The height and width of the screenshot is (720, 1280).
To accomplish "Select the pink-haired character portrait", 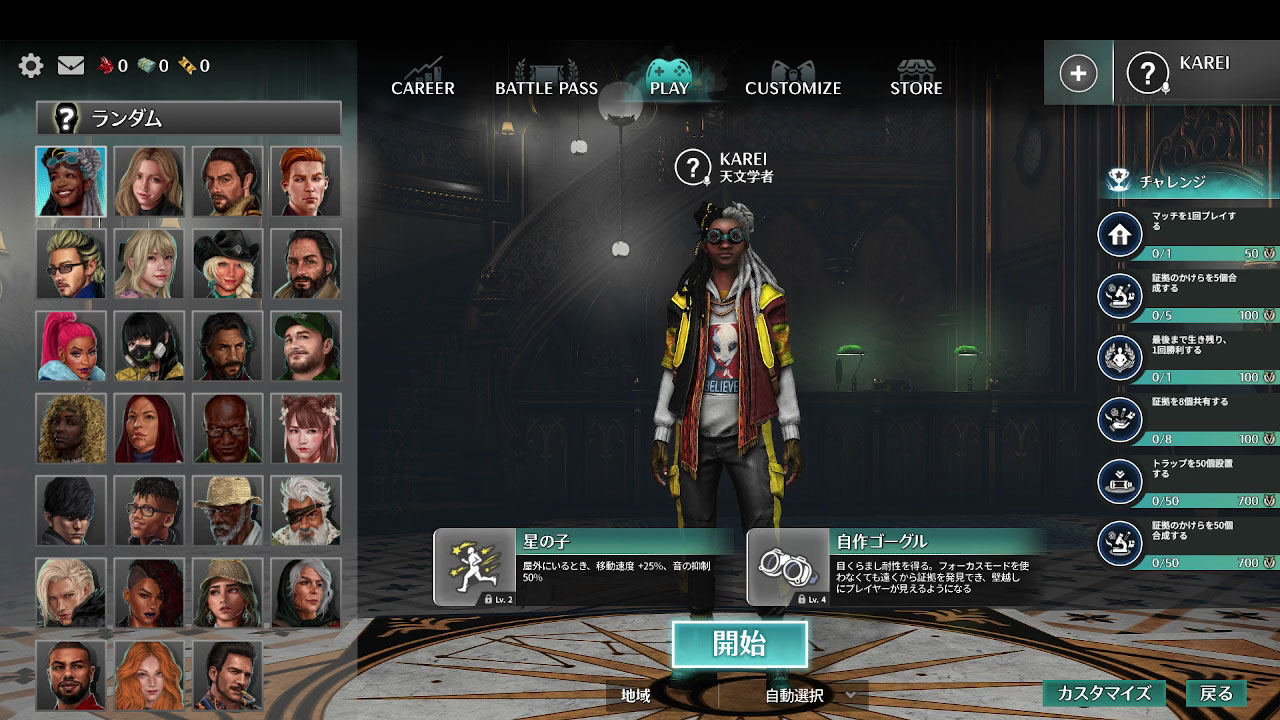I will point(71,346).
